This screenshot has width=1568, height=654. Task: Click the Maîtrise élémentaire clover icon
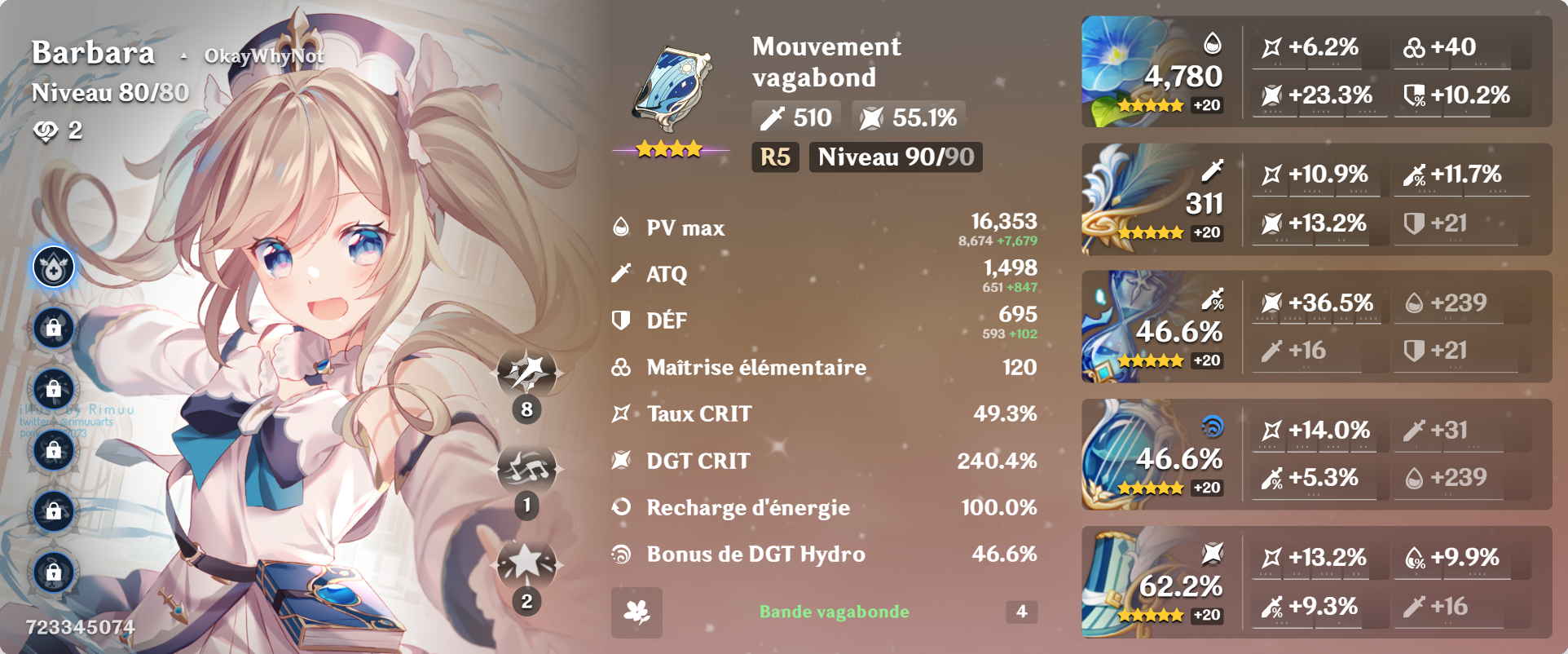point(623,367)
